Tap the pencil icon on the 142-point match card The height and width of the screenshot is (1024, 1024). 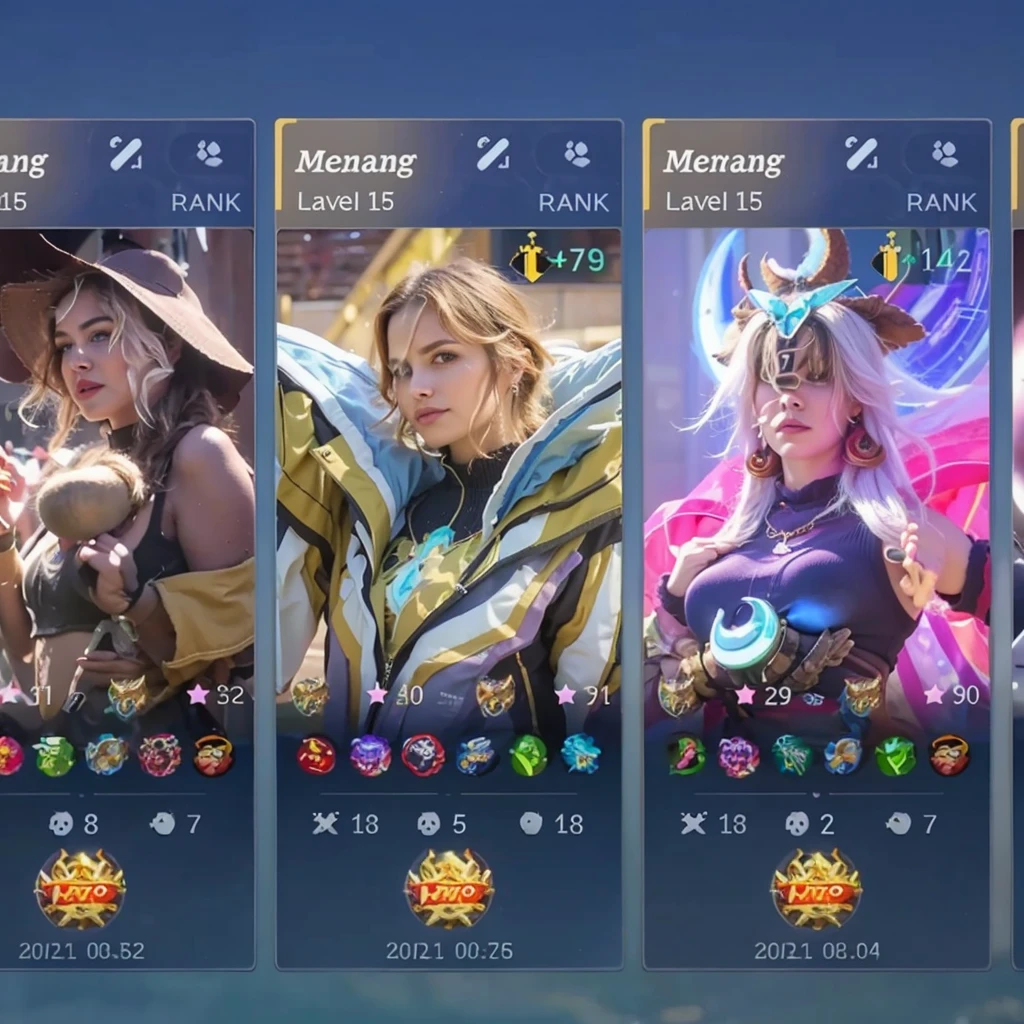coord(860,154)
